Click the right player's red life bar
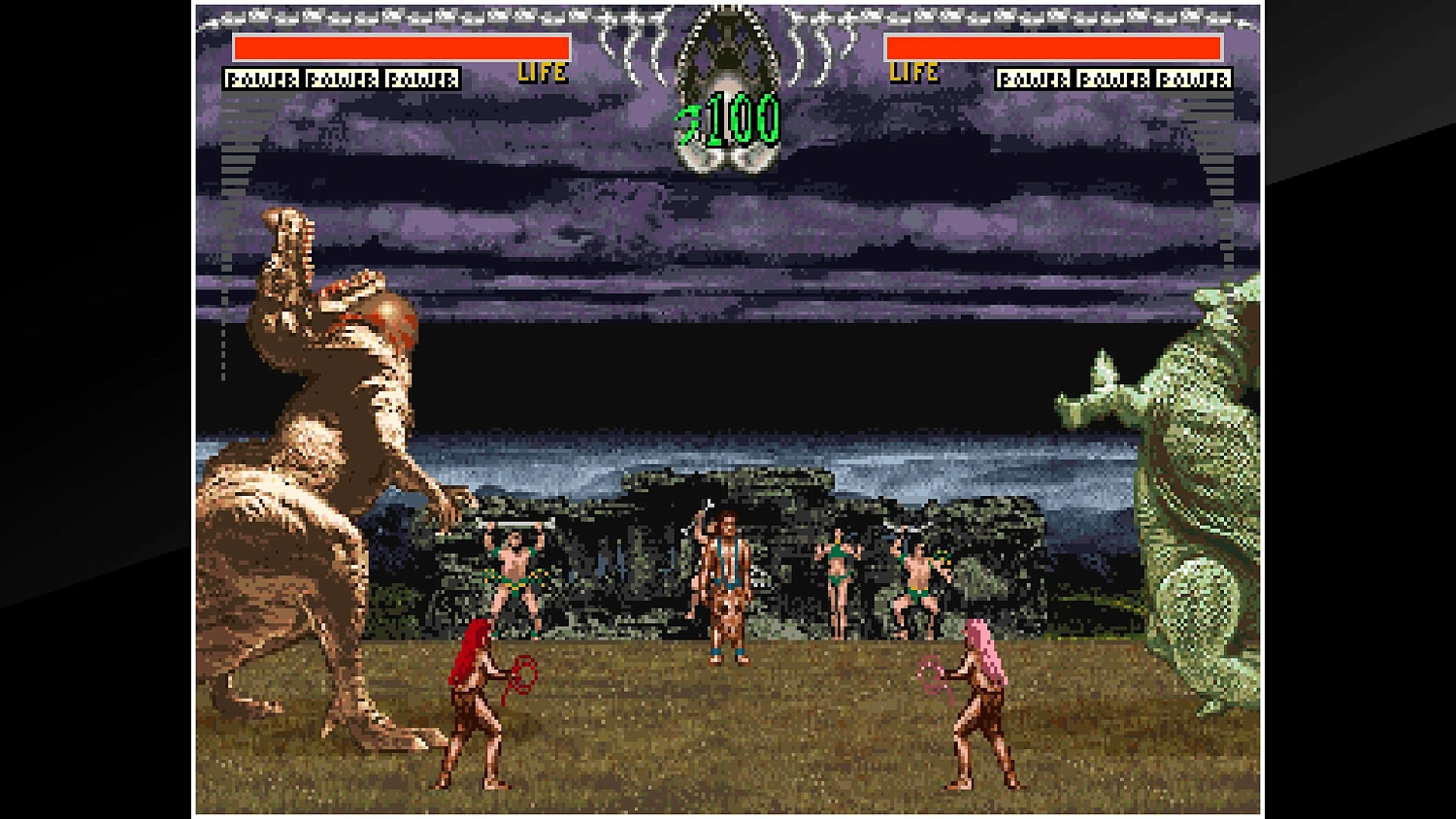 pyautogui.click(x=1053, y=46)
